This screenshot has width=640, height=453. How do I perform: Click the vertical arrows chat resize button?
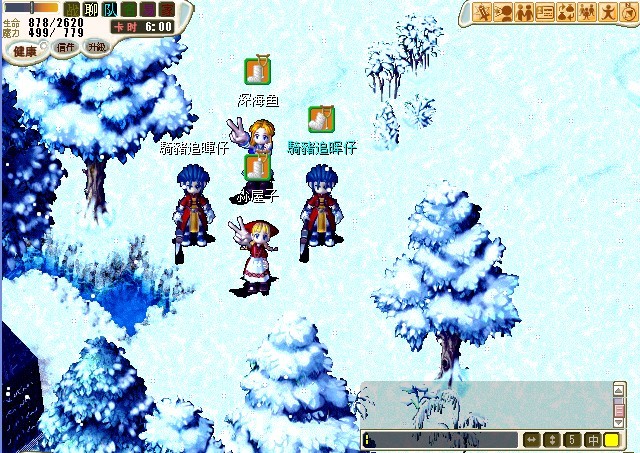pos(551,440)
